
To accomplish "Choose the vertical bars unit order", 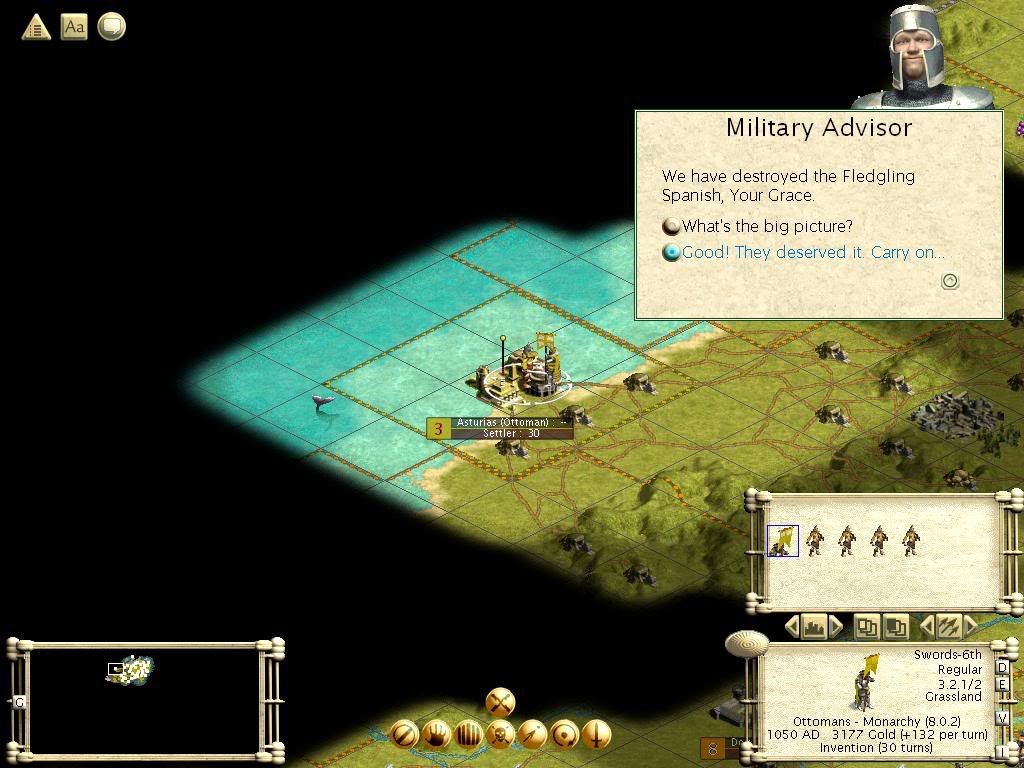I will point(468,735).
